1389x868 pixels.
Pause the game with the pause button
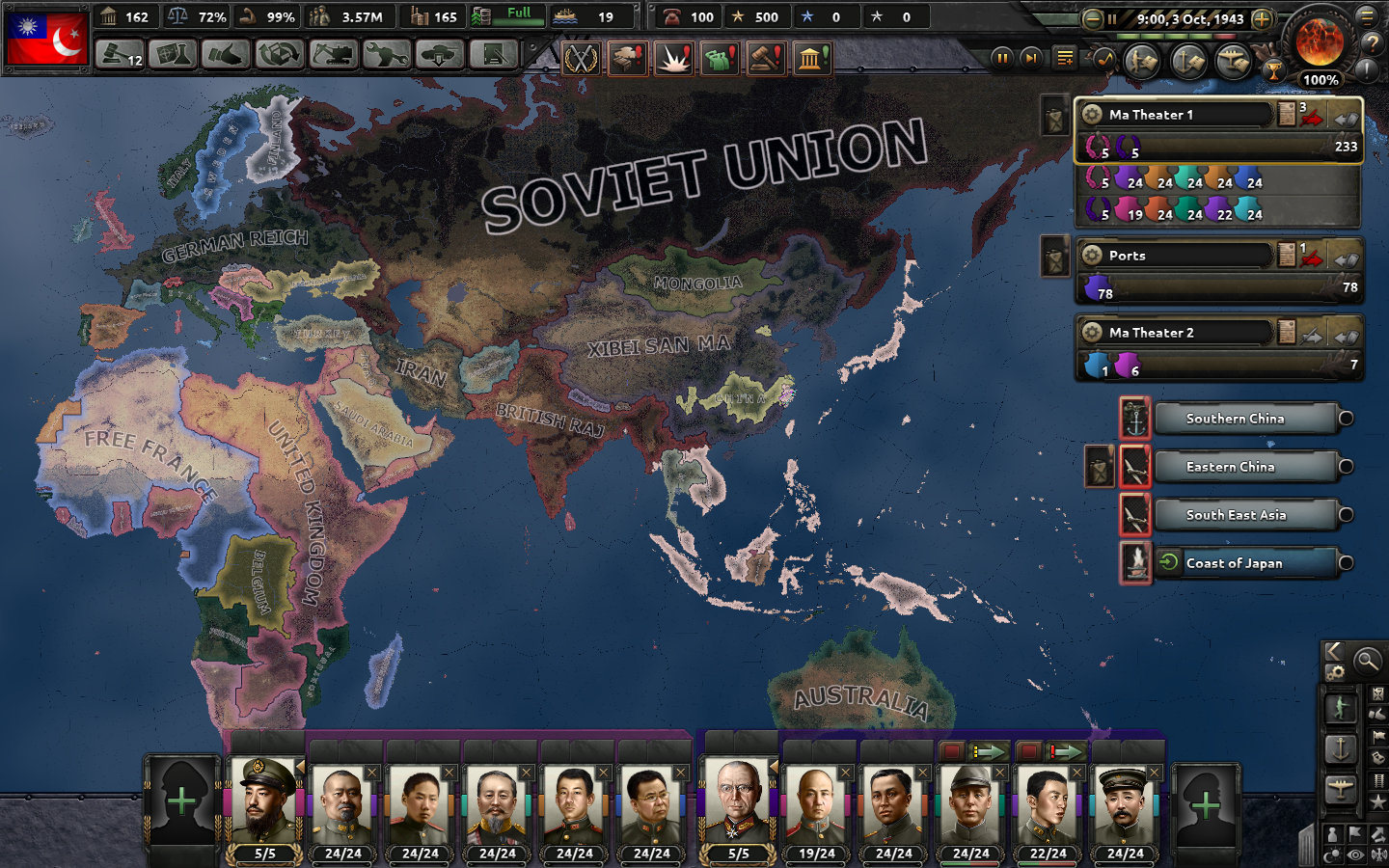point(1003,58)
